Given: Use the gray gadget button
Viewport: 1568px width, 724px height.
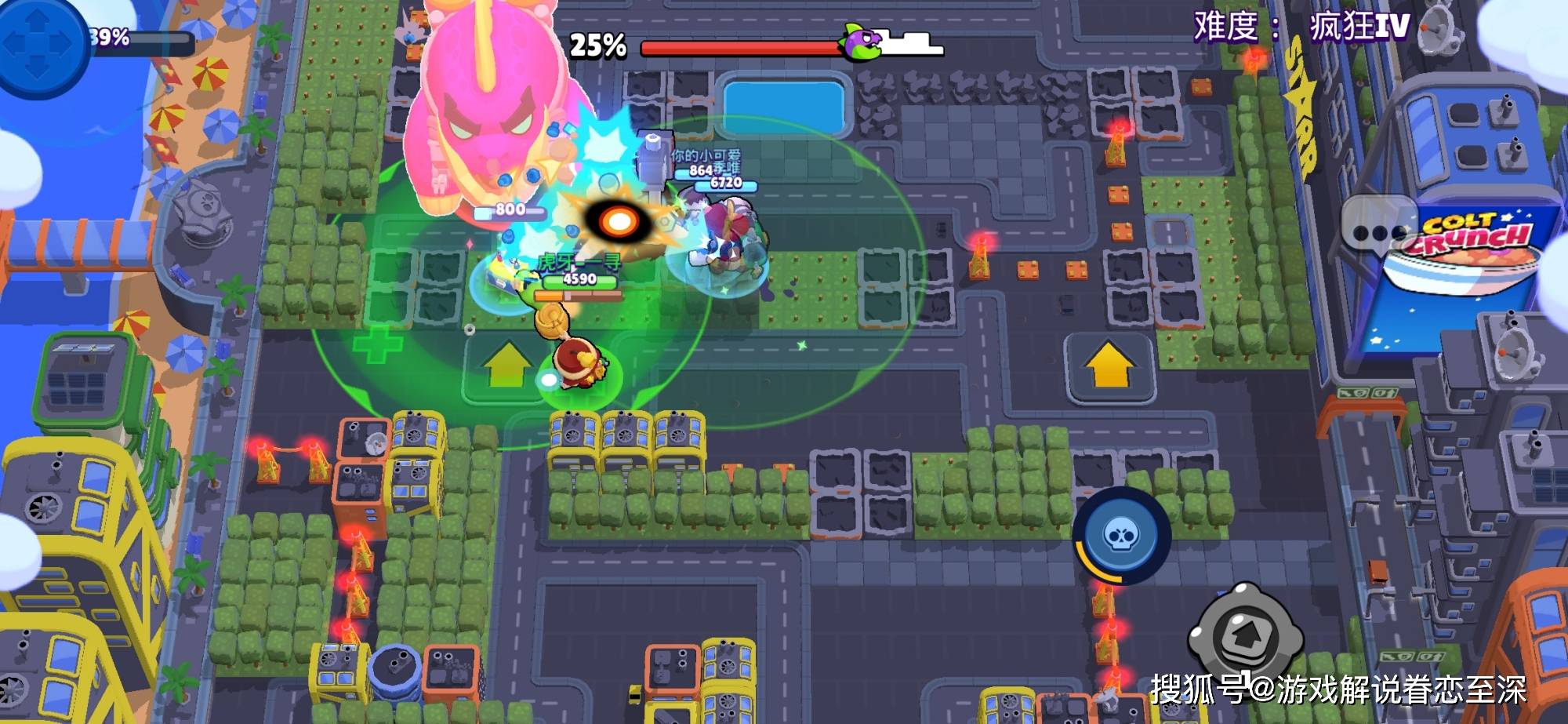Looking at the screenshot, I should 1245,634.
